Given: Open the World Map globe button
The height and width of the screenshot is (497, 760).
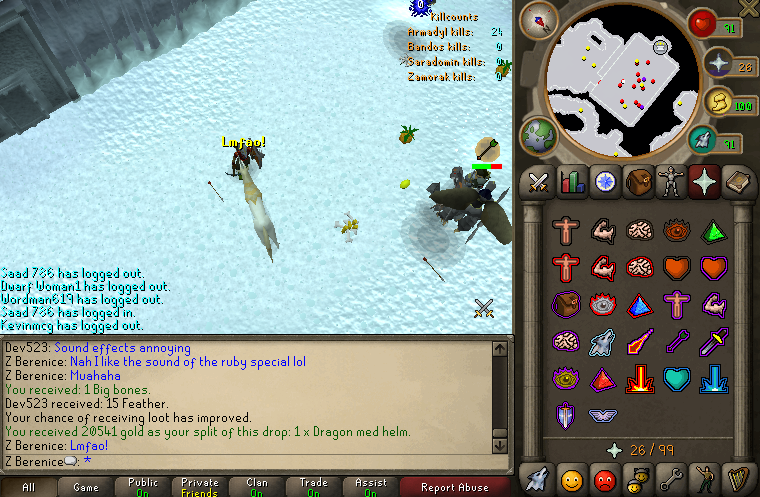Looking at the screenshot, I should click(539, 136).
